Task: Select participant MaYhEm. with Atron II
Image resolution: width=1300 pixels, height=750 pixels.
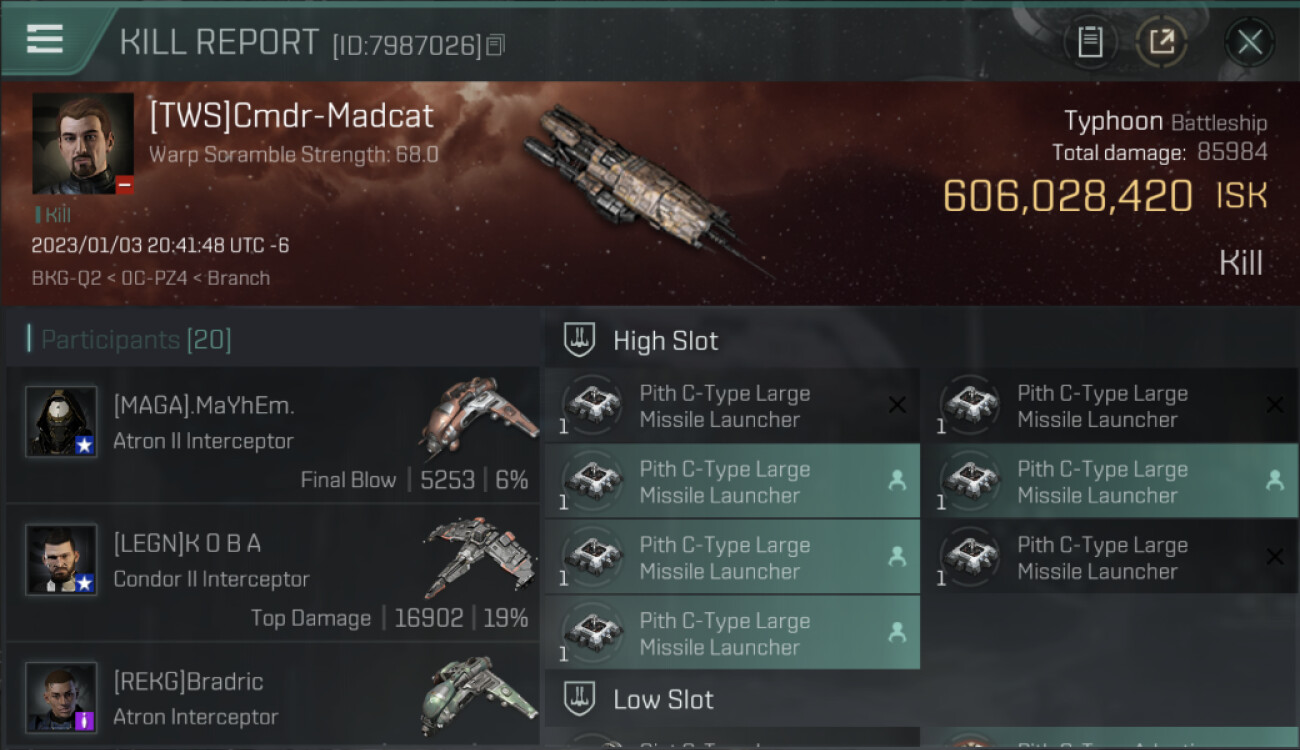Action: 272,434
